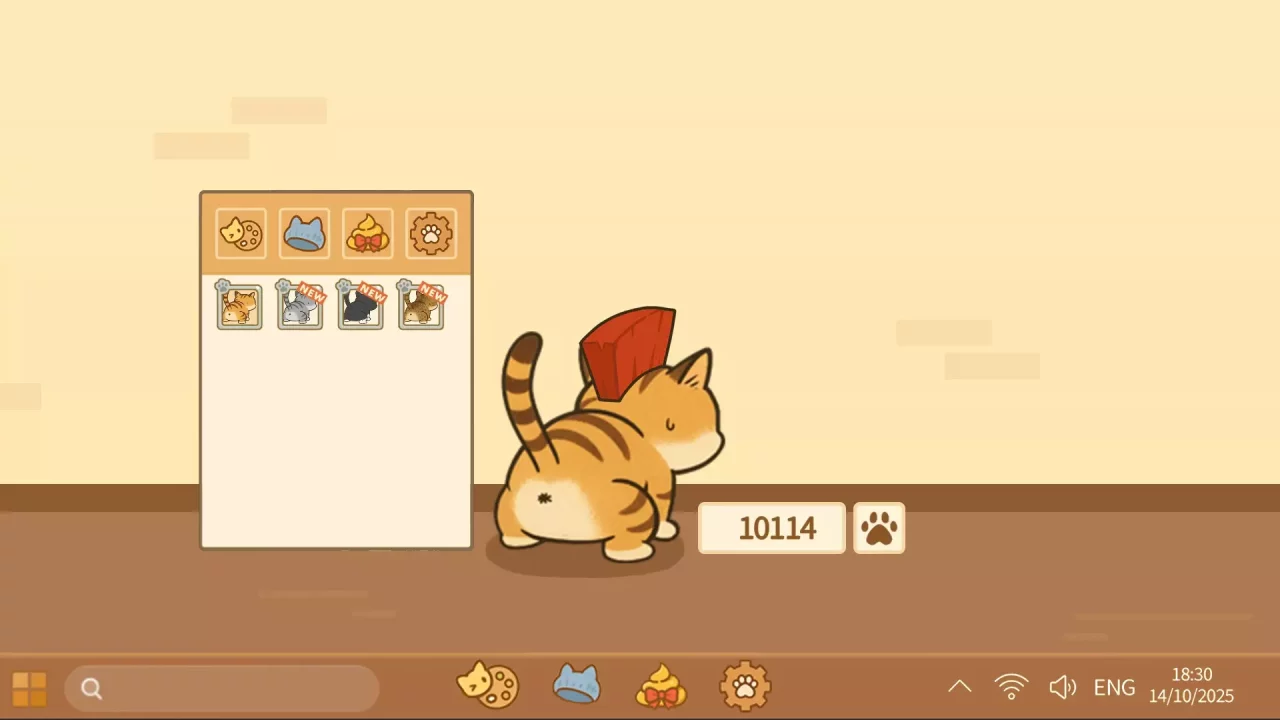Viewport: 1280px width, 720px height.
Task: Click the taskbar search field
Action: [220, 688]
